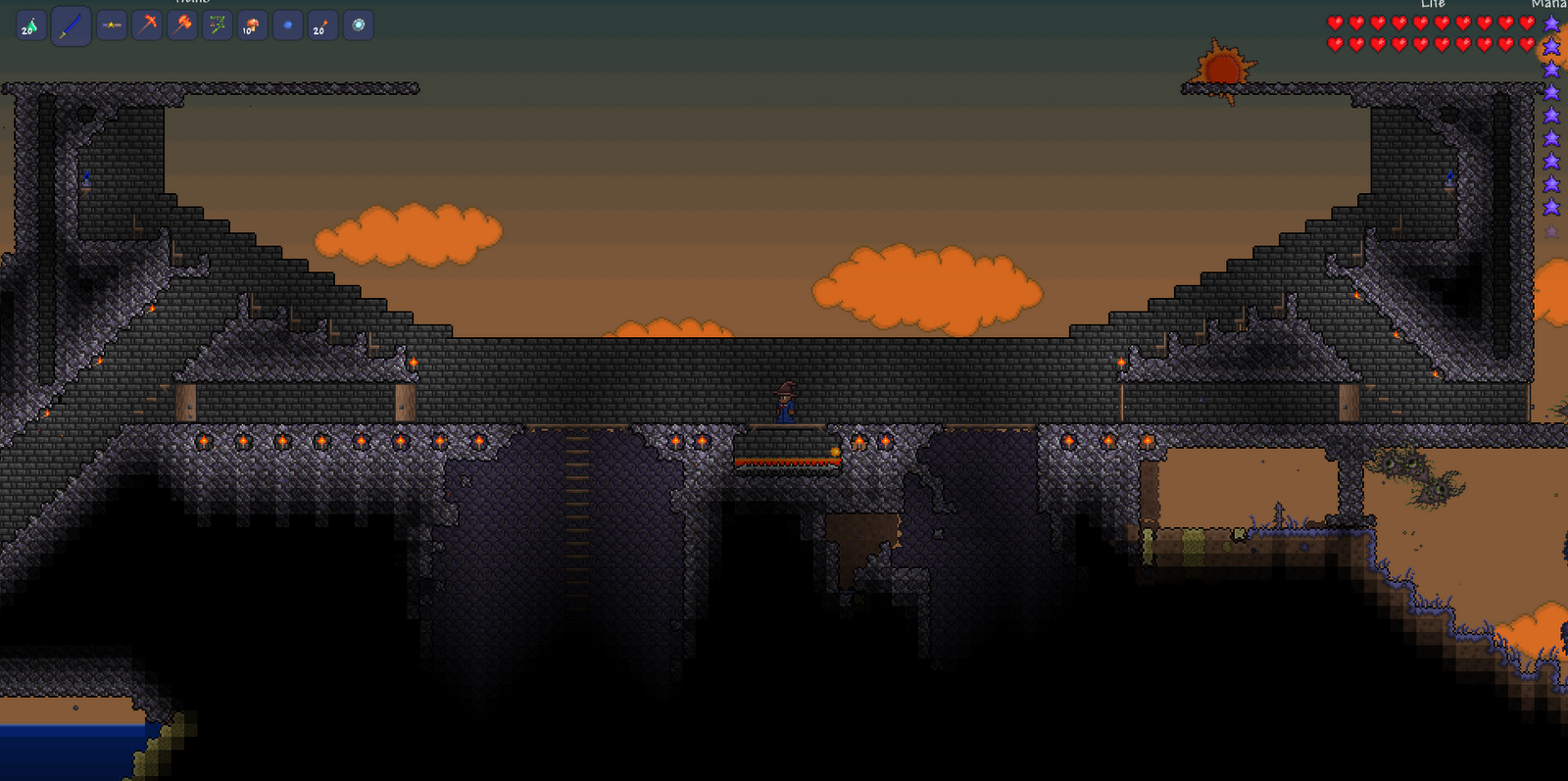Select the star wand in hotbar slot 3
This screenshot has height=781, width=1568.
point(111,25)
